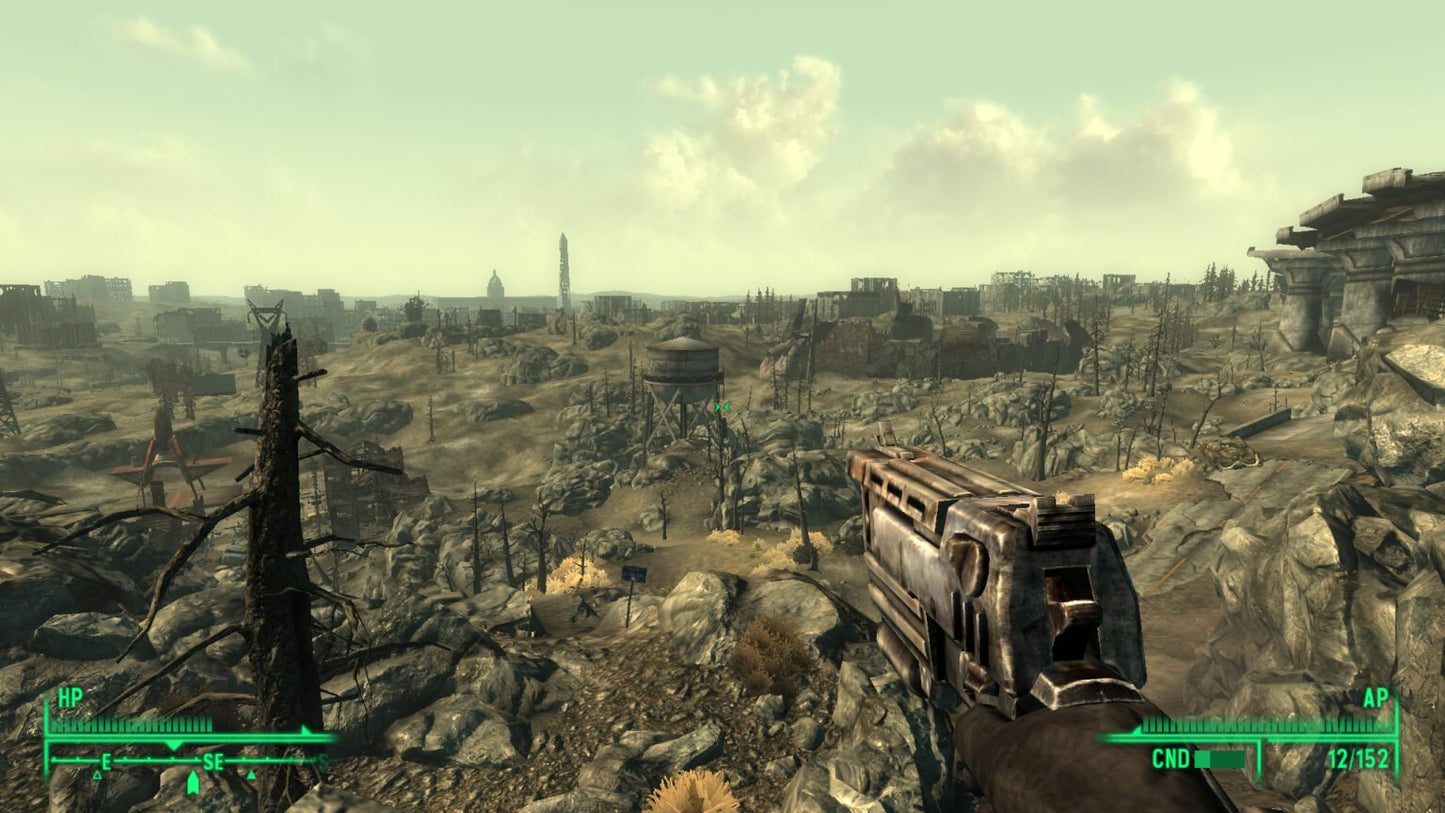Click the hollow undiscovered-location triangle on the compass
The height and width of the screenshot is (813, 1445).
[97, 775]
